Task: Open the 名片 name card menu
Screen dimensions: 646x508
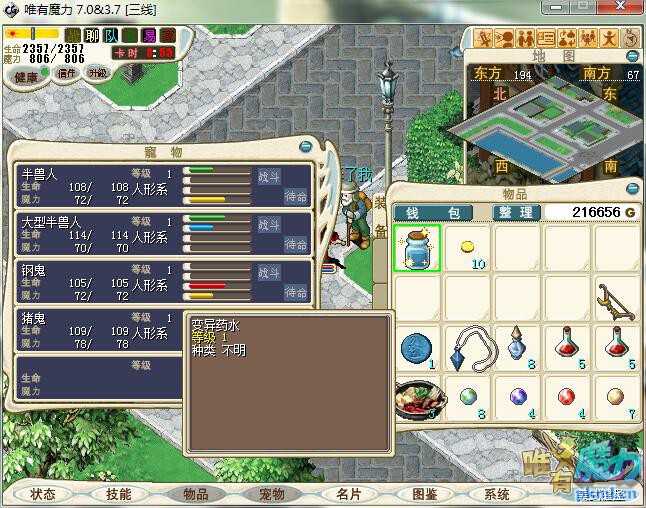Action: pos(348,494)
